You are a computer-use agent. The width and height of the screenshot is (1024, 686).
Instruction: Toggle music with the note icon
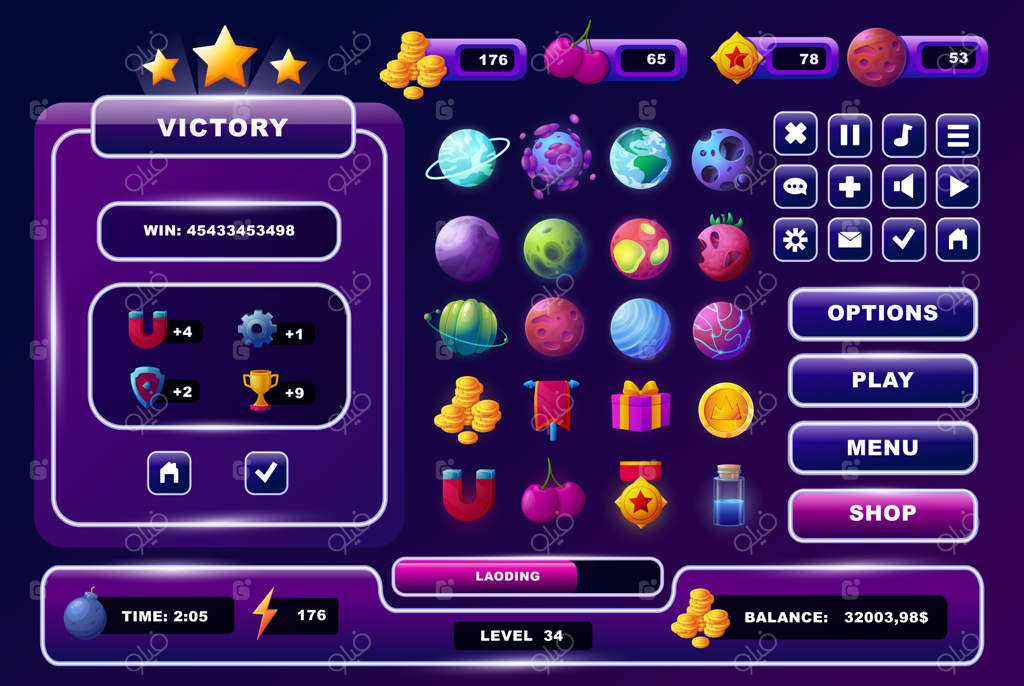click(903, 134)
